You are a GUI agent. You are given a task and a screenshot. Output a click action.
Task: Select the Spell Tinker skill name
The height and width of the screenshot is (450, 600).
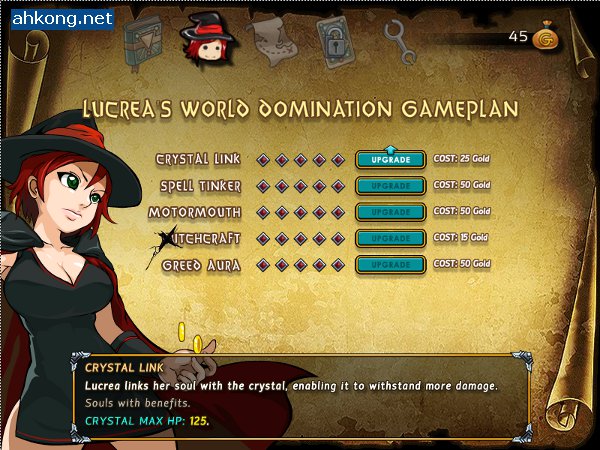click(x=201, y=187)
